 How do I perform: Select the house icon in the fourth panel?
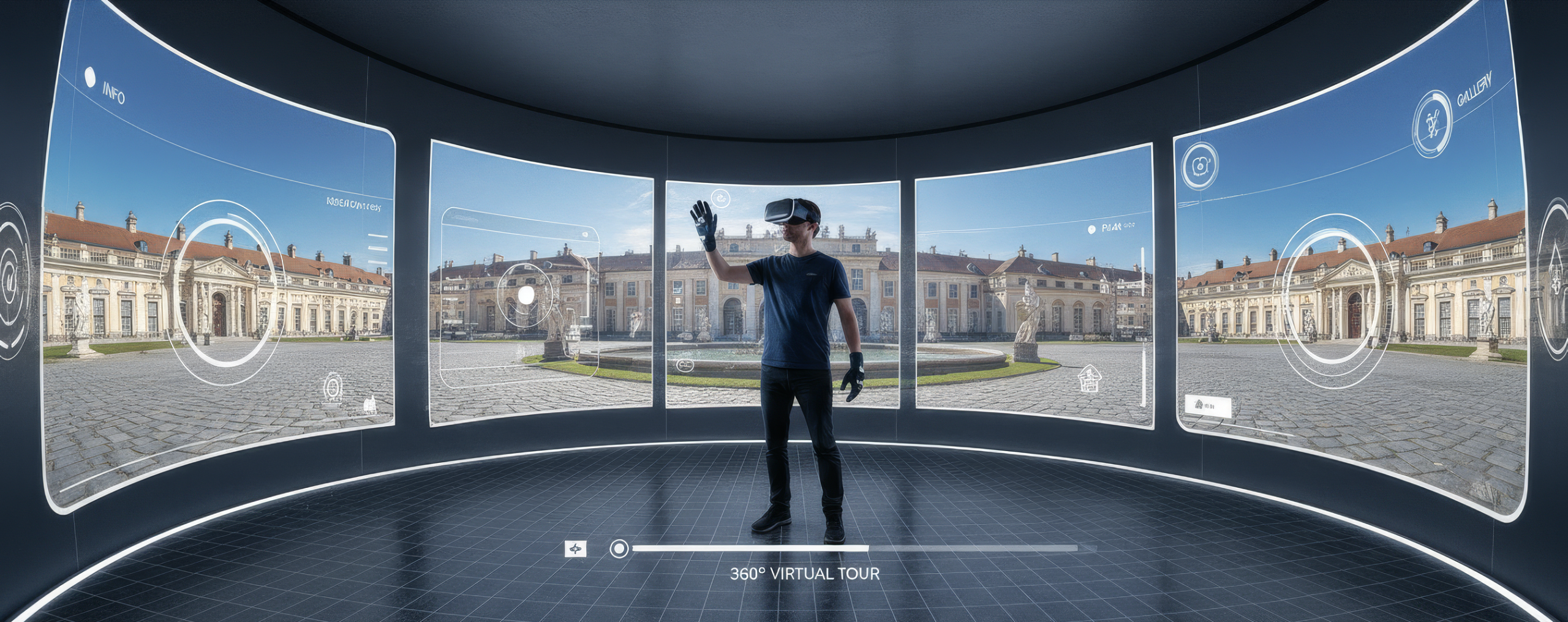point(1088,378)
